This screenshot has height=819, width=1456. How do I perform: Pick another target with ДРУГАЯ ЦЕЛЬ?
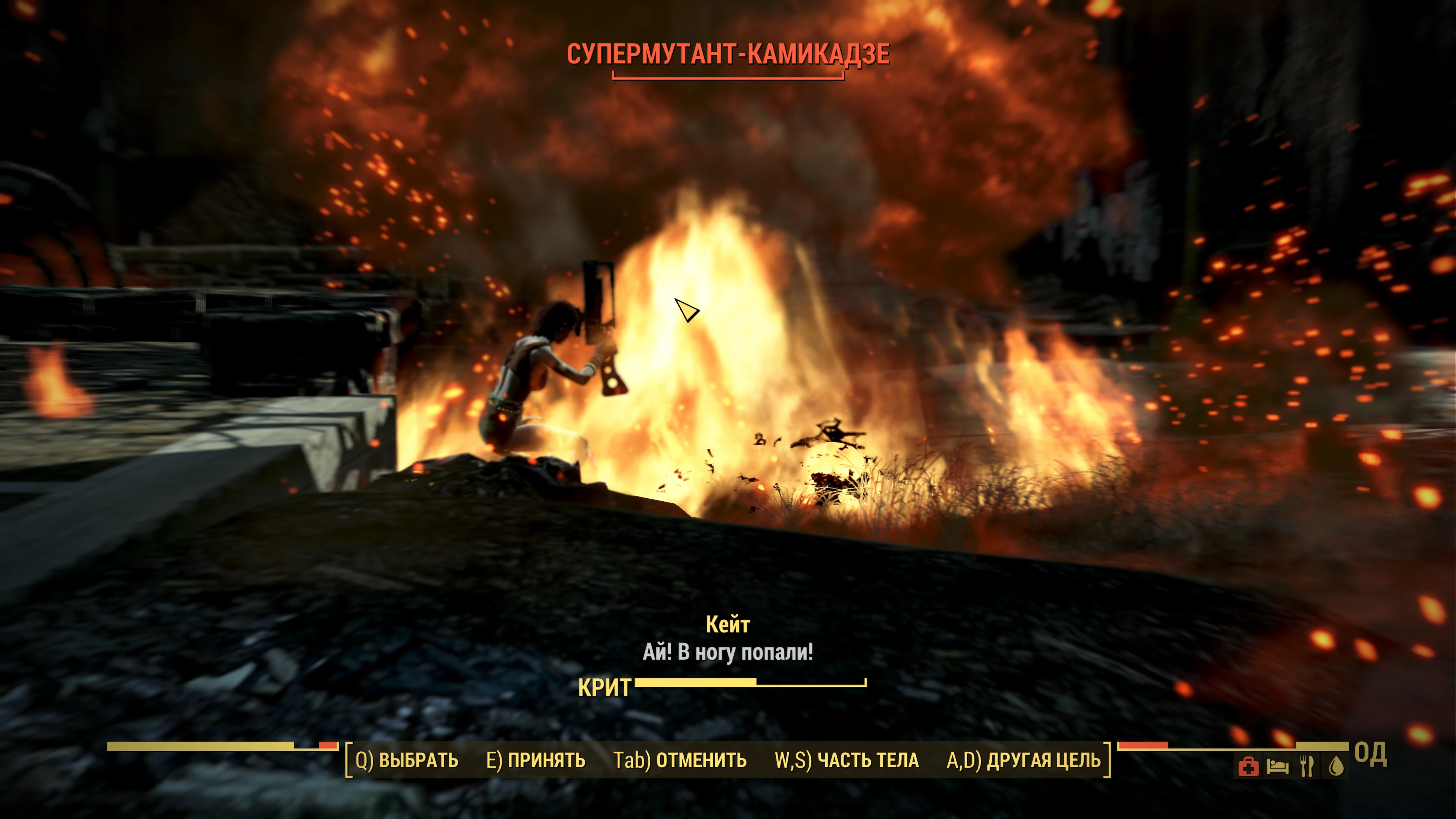(1023, 760)
